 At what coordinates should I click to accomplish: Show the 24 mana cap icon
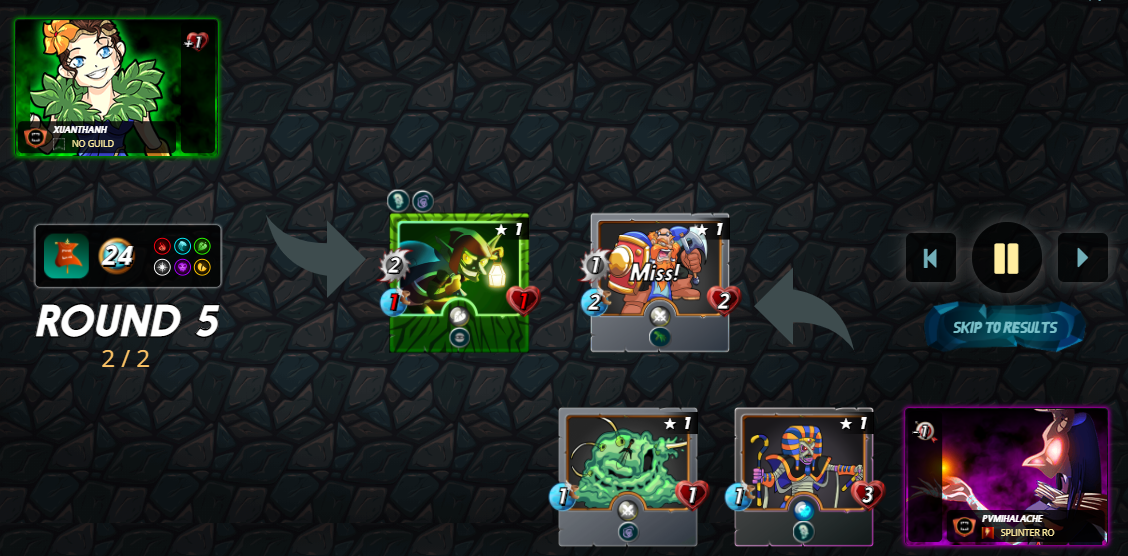pos(117,256)
